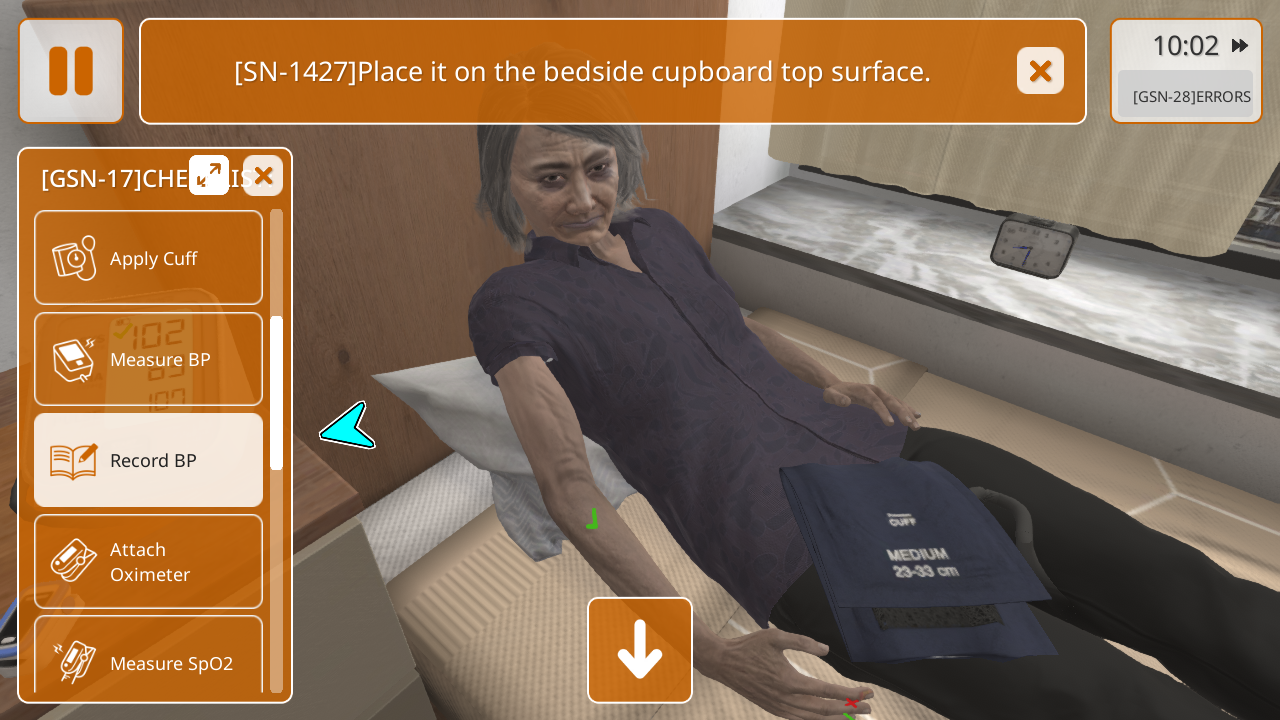Fast-forward the clock time
The height and width of the screenshot is (720, 1280).
[1240, 46]
